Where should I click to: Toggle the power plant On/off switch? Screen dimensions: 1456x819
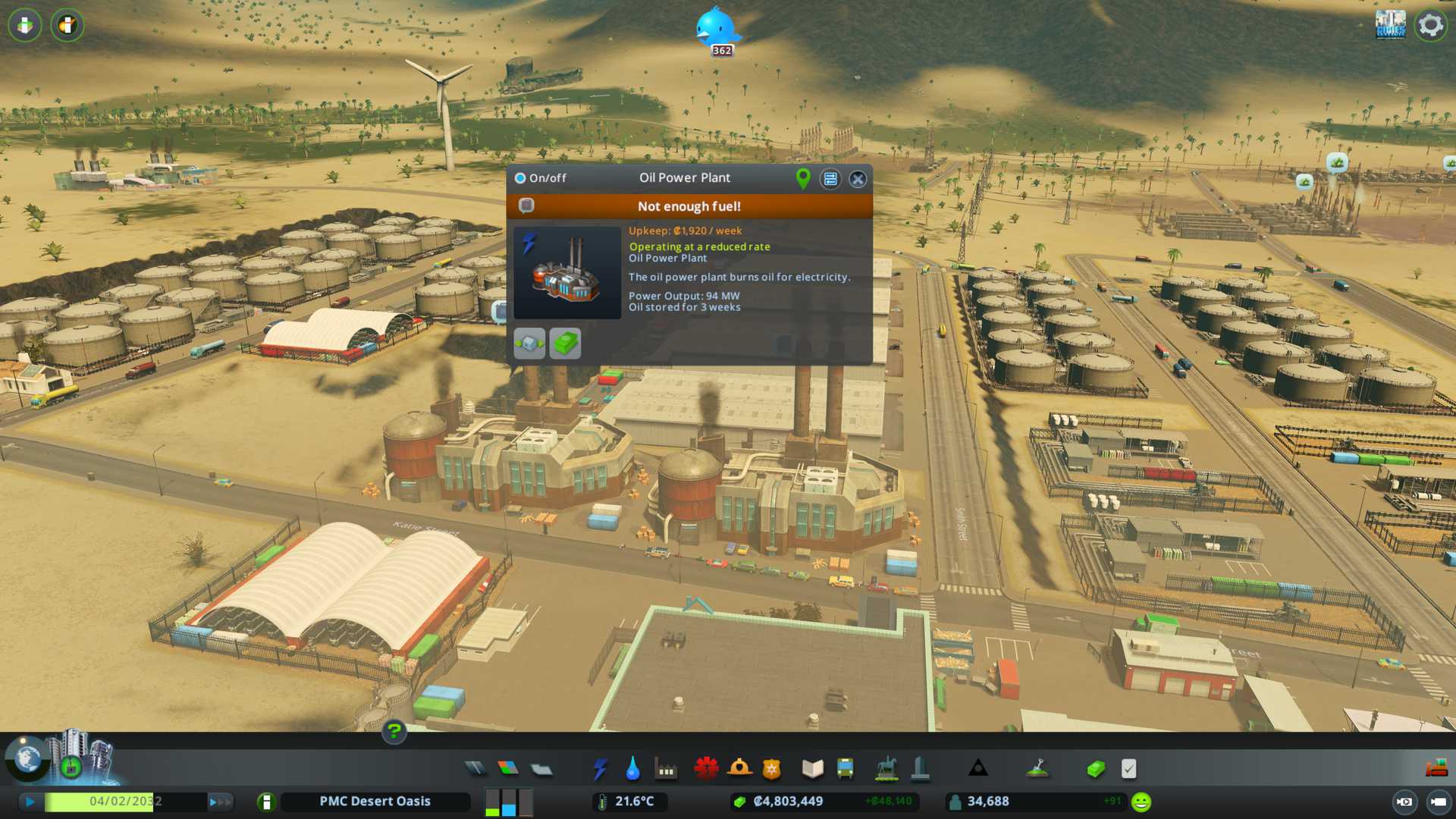click(520, 178)
